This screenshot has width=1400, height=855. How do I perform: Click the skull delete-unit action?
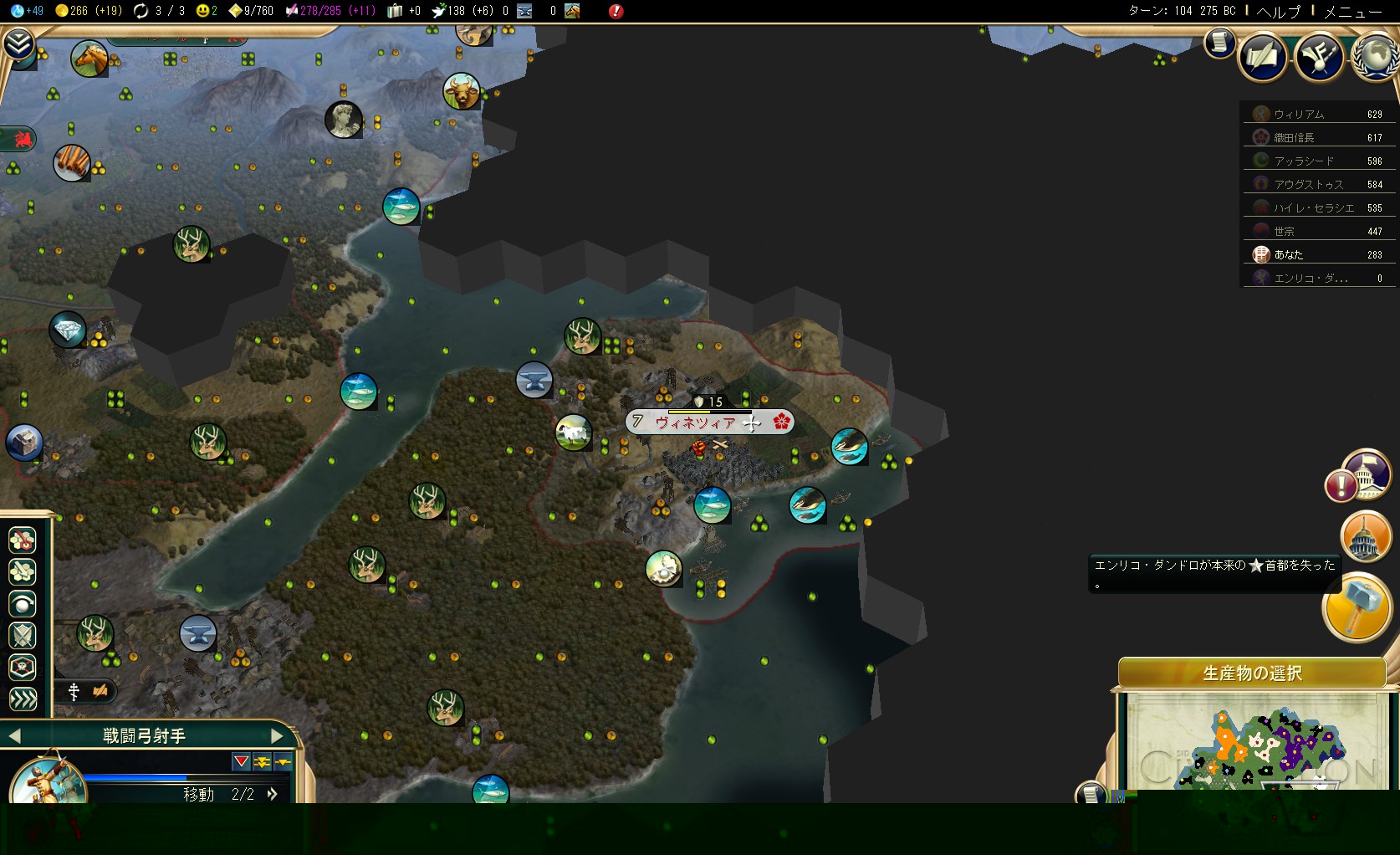coord(23,668)
